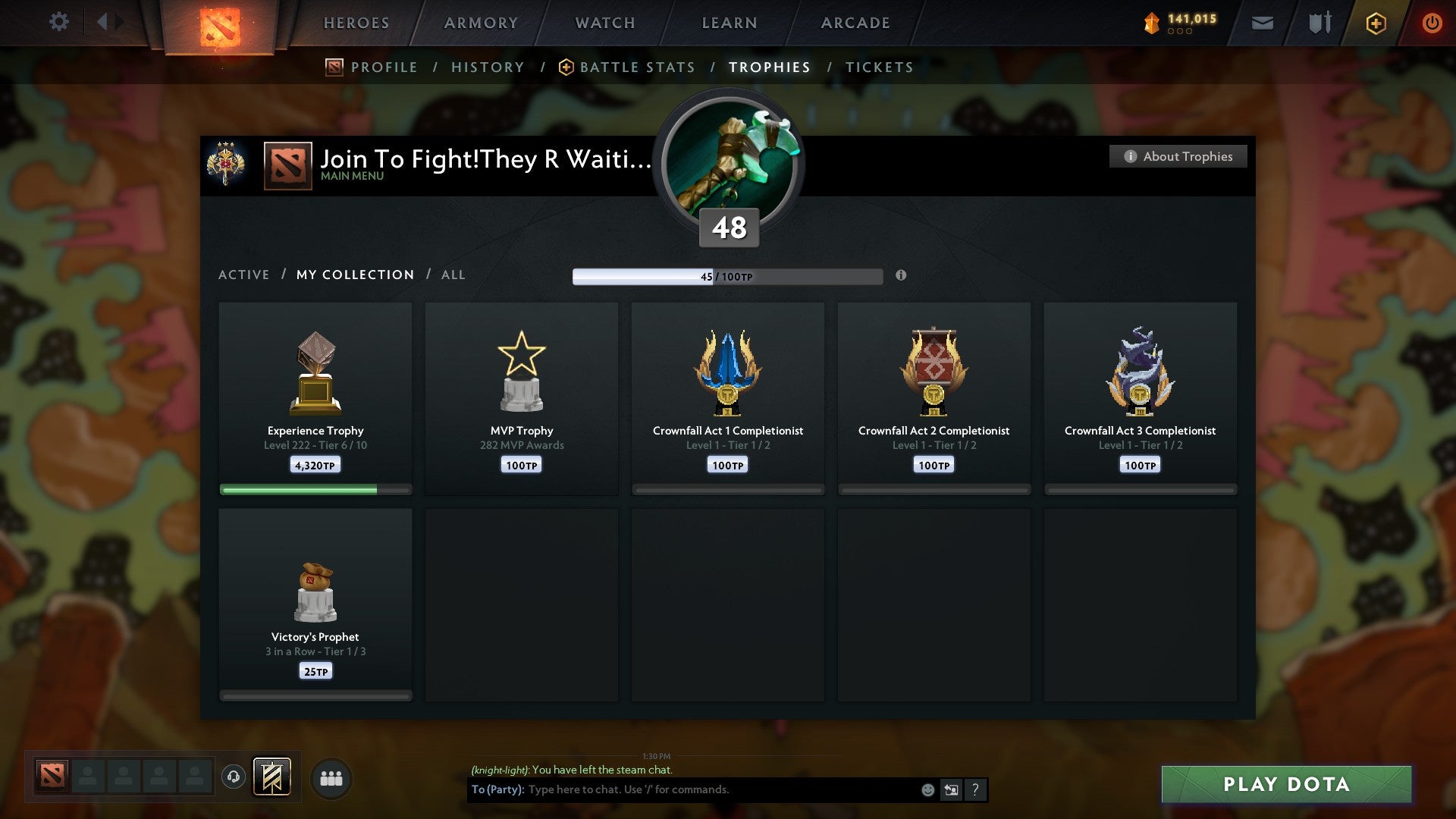
Task: Click the power/disconnect icon top right
Action: pyautogui.click(x=1432, y=23)
